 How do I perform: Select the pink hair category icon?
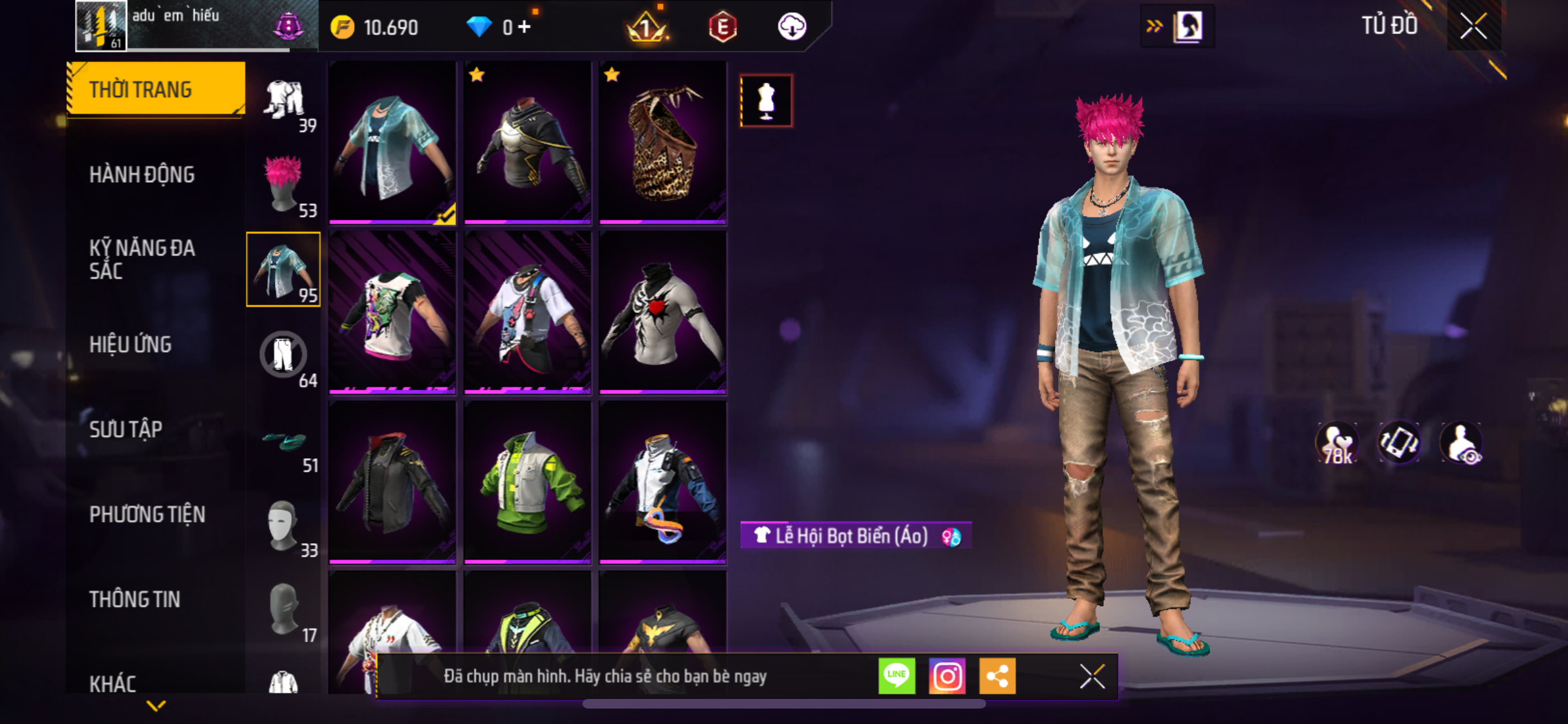click(283, 185)
